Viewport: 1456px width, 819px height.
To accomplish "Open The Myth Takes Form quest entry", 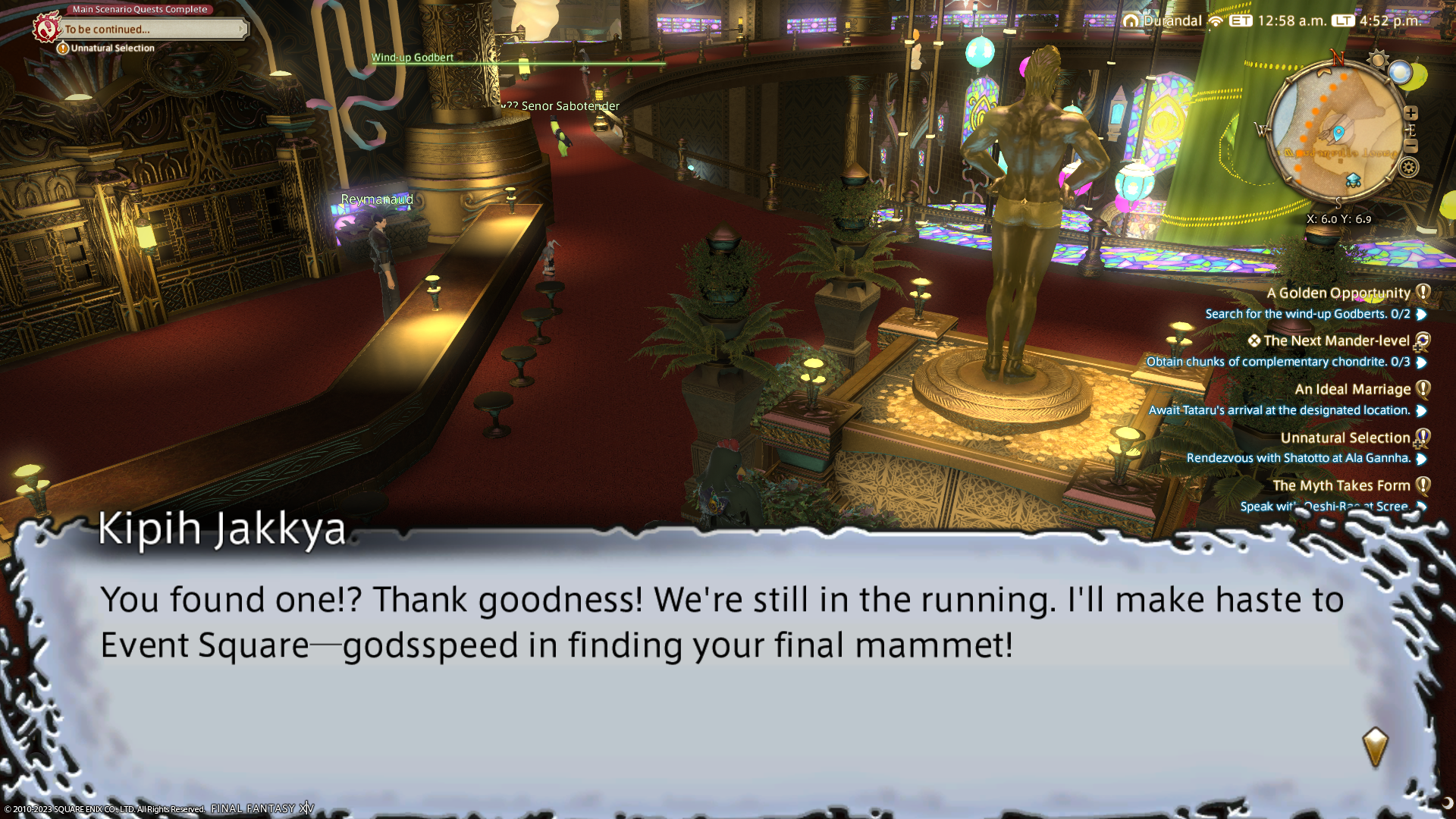I will pyautogui.click(x=1341, y=486).
